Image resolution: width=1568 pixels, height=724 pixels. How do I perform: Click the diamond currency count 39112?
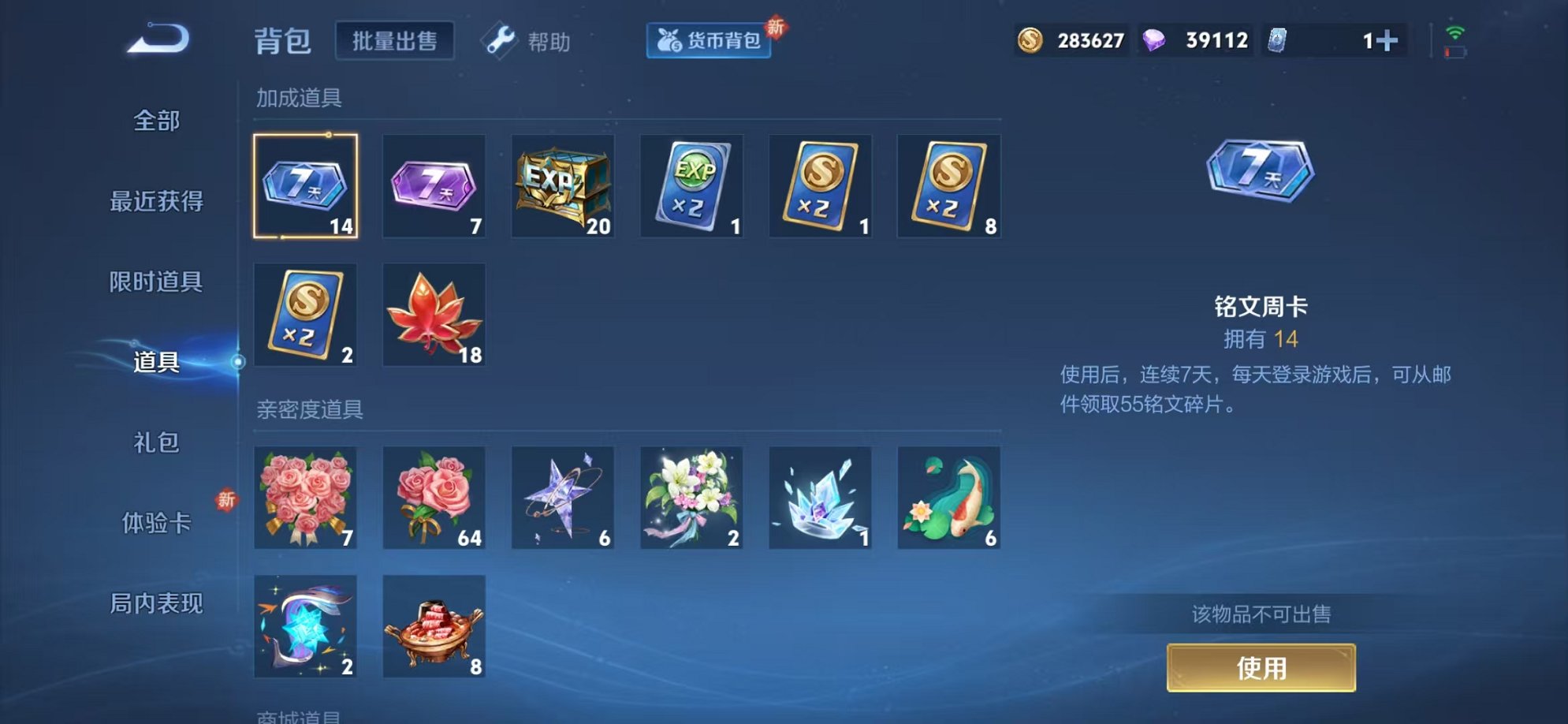[x=1194, y=39]
